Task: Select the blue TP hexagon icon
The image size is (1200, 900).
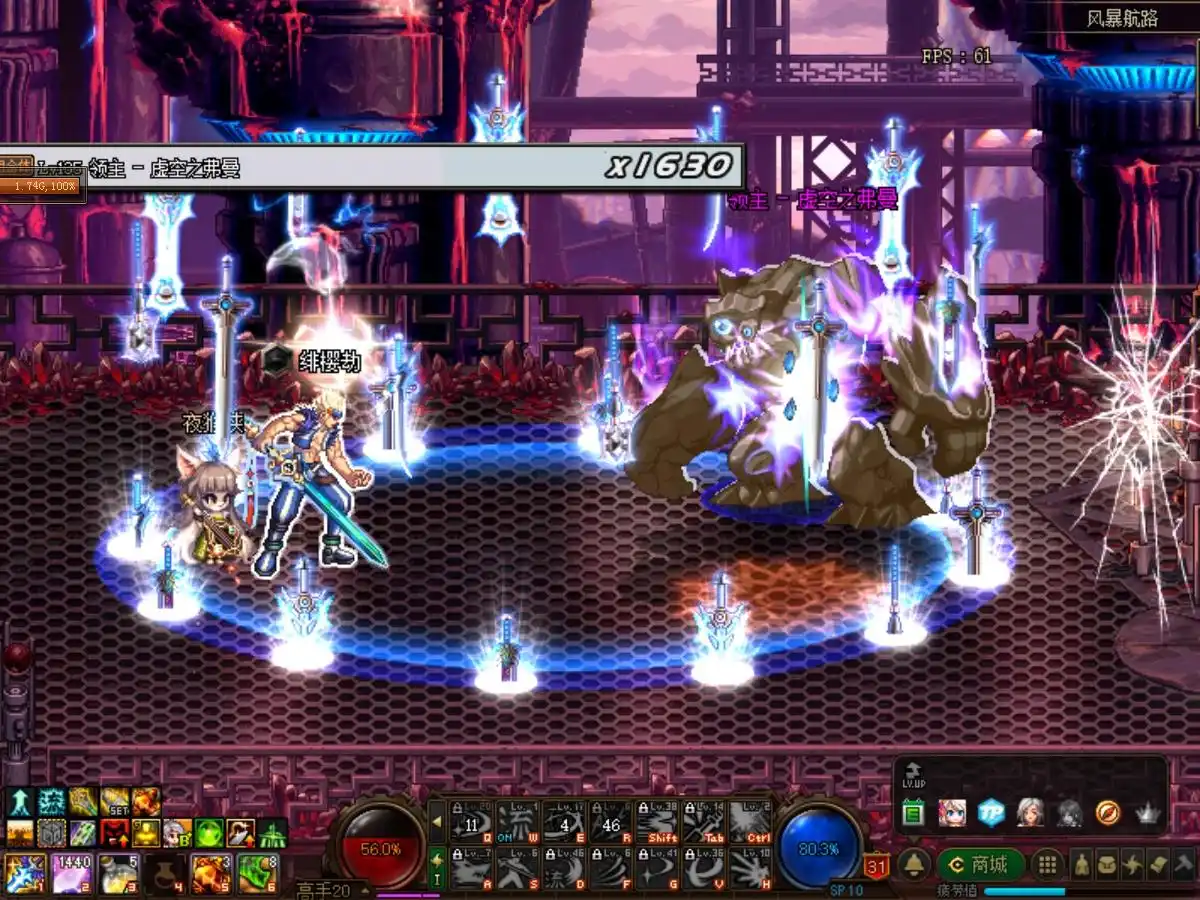Action: (991, 813)
